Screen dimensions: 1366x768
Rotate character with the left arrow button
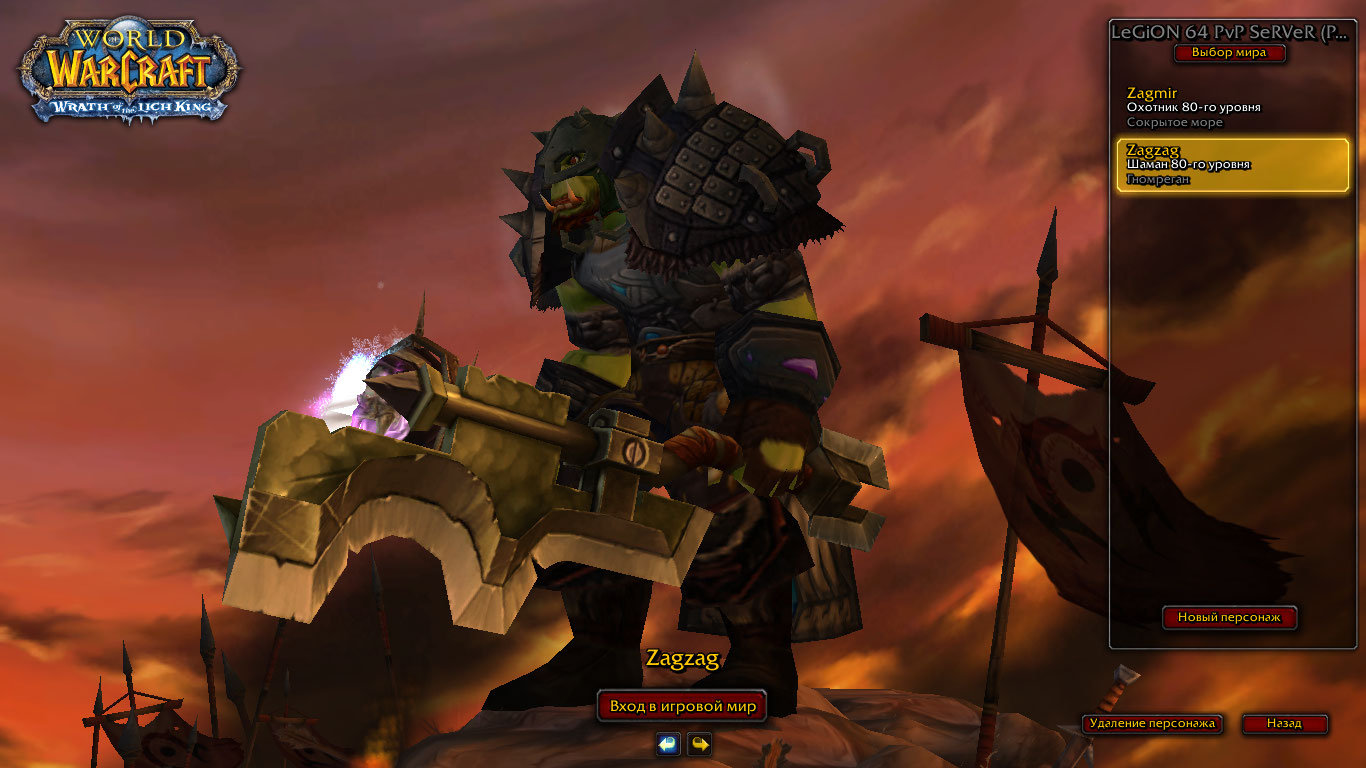pos(668,744)
